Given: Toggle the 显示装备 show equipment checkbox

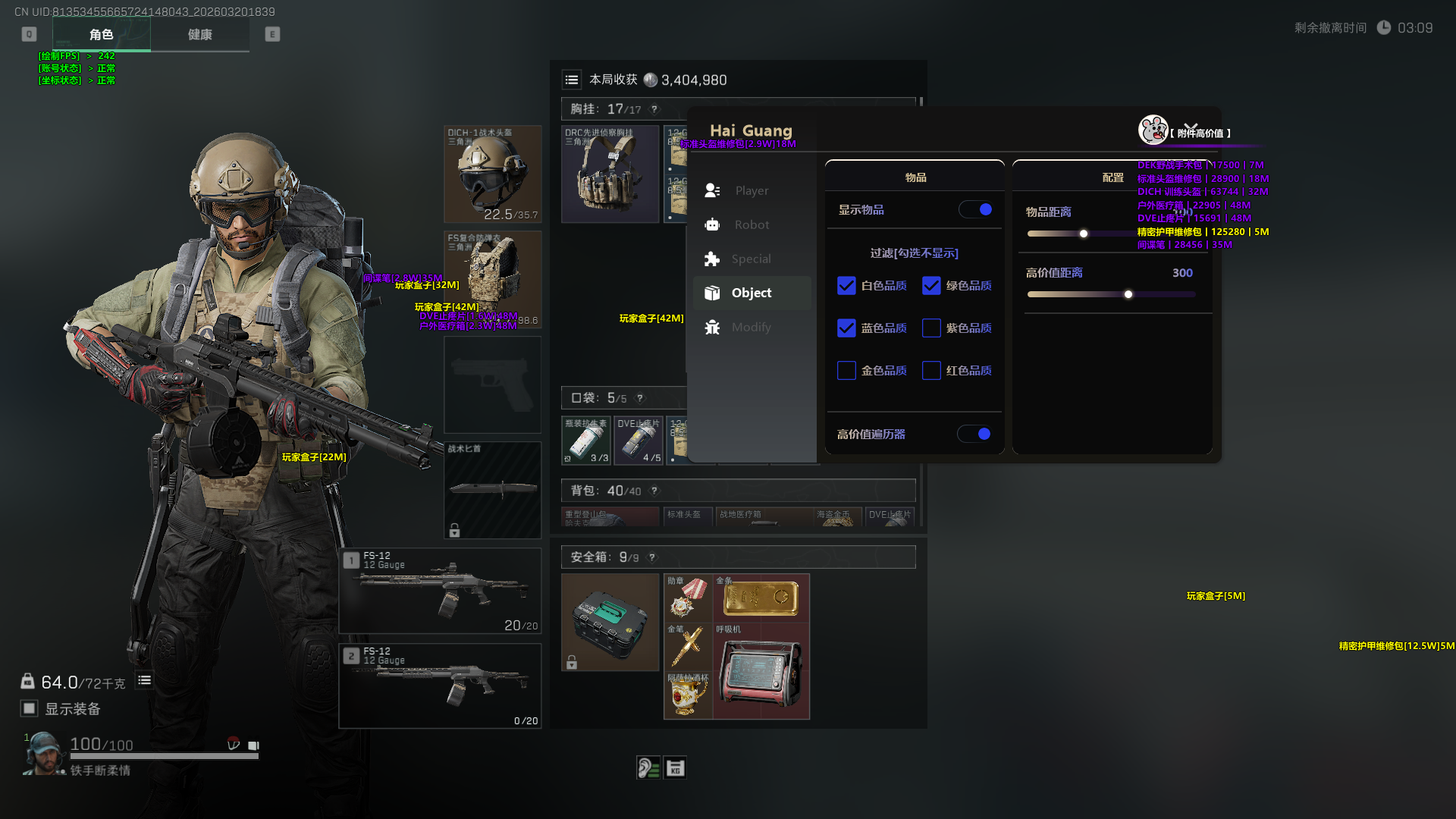Looking at the screenshot, I should (30, 708).
